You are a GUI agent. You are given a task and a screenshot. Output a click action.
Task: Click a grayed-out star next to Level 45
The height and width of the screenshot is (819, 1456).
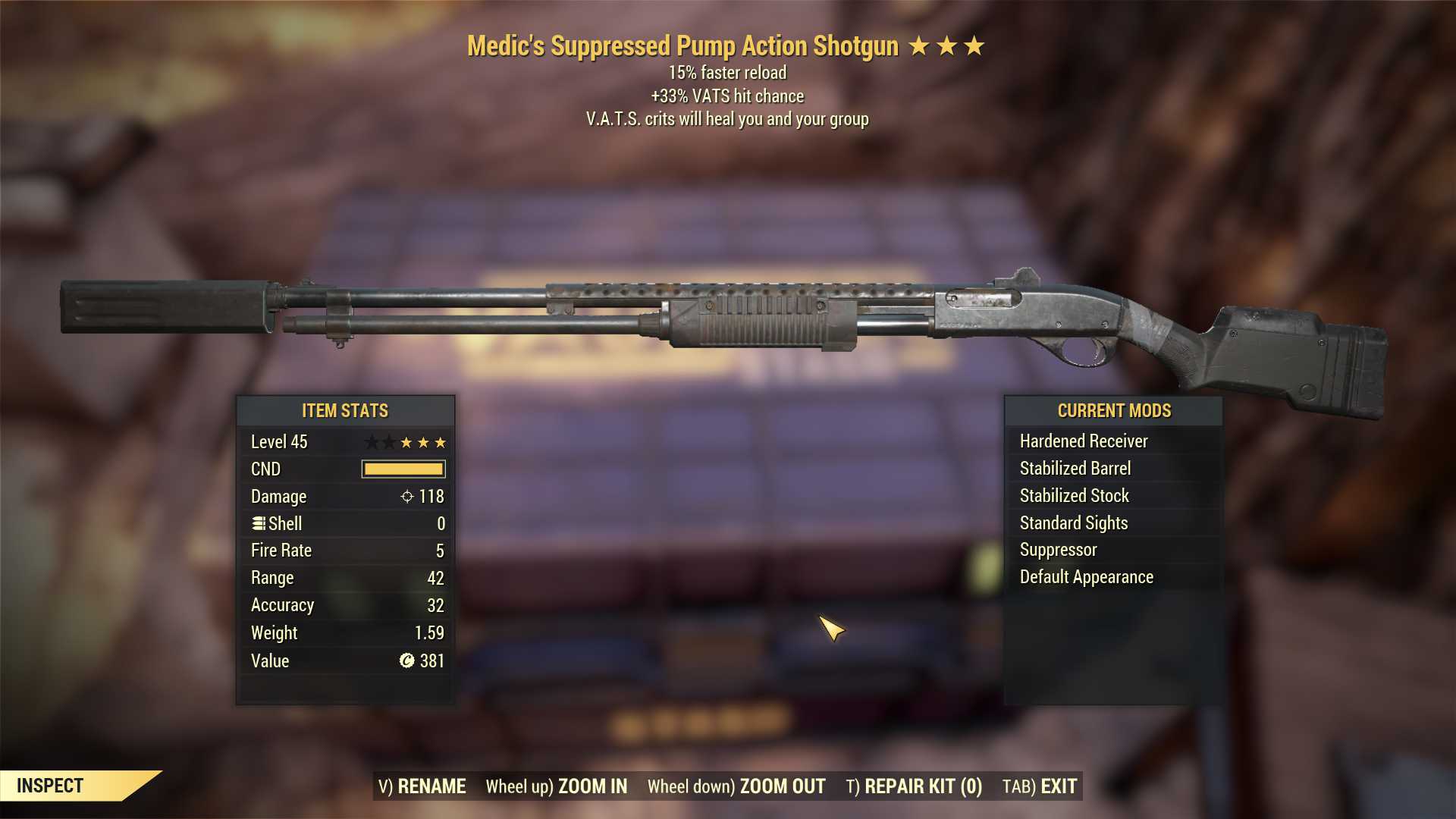click(x=372, y=442)
